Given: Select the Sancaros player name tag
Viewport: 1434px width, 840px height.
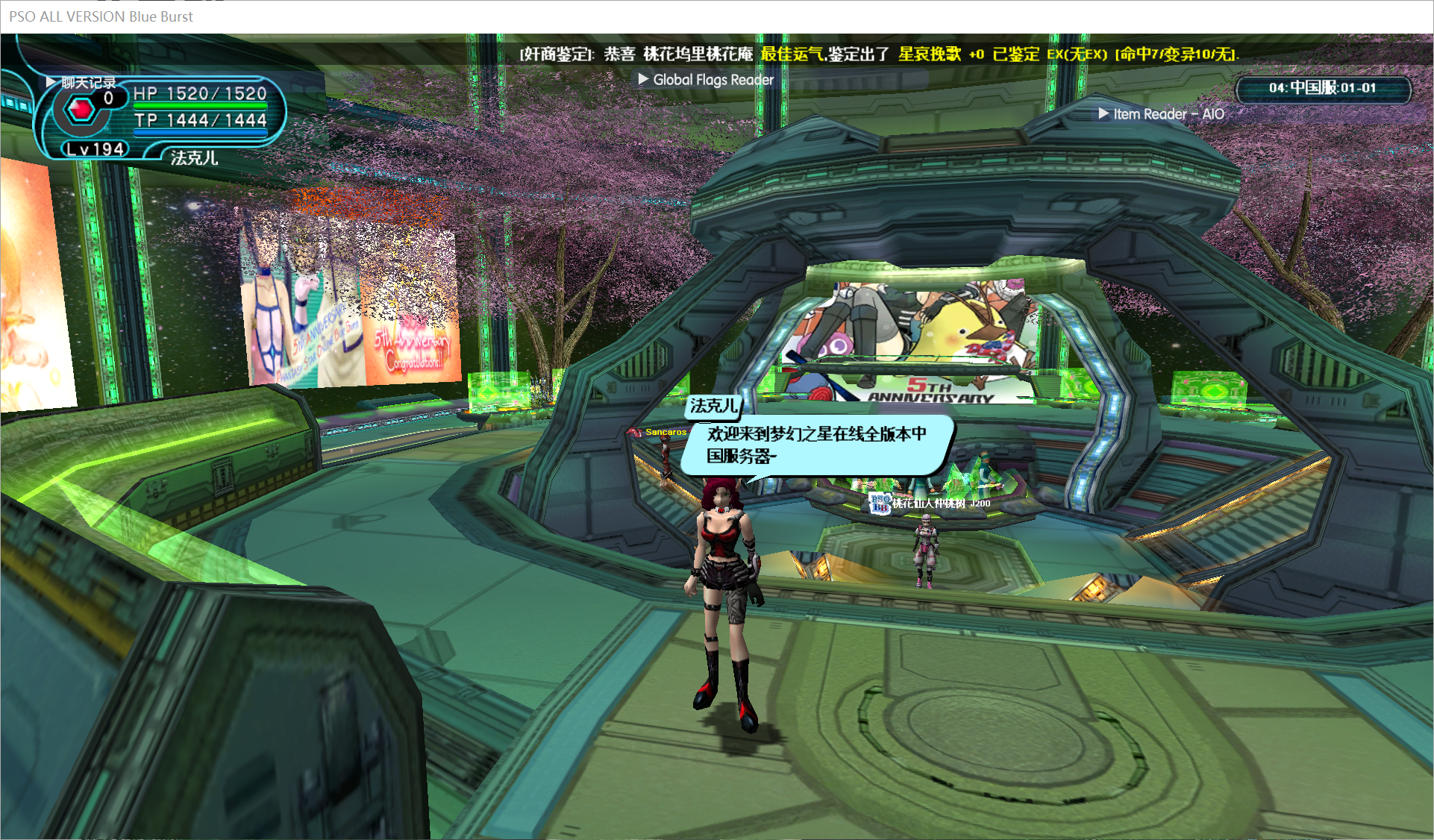Looking at the screenshot, I should click(x=665, y=432).
